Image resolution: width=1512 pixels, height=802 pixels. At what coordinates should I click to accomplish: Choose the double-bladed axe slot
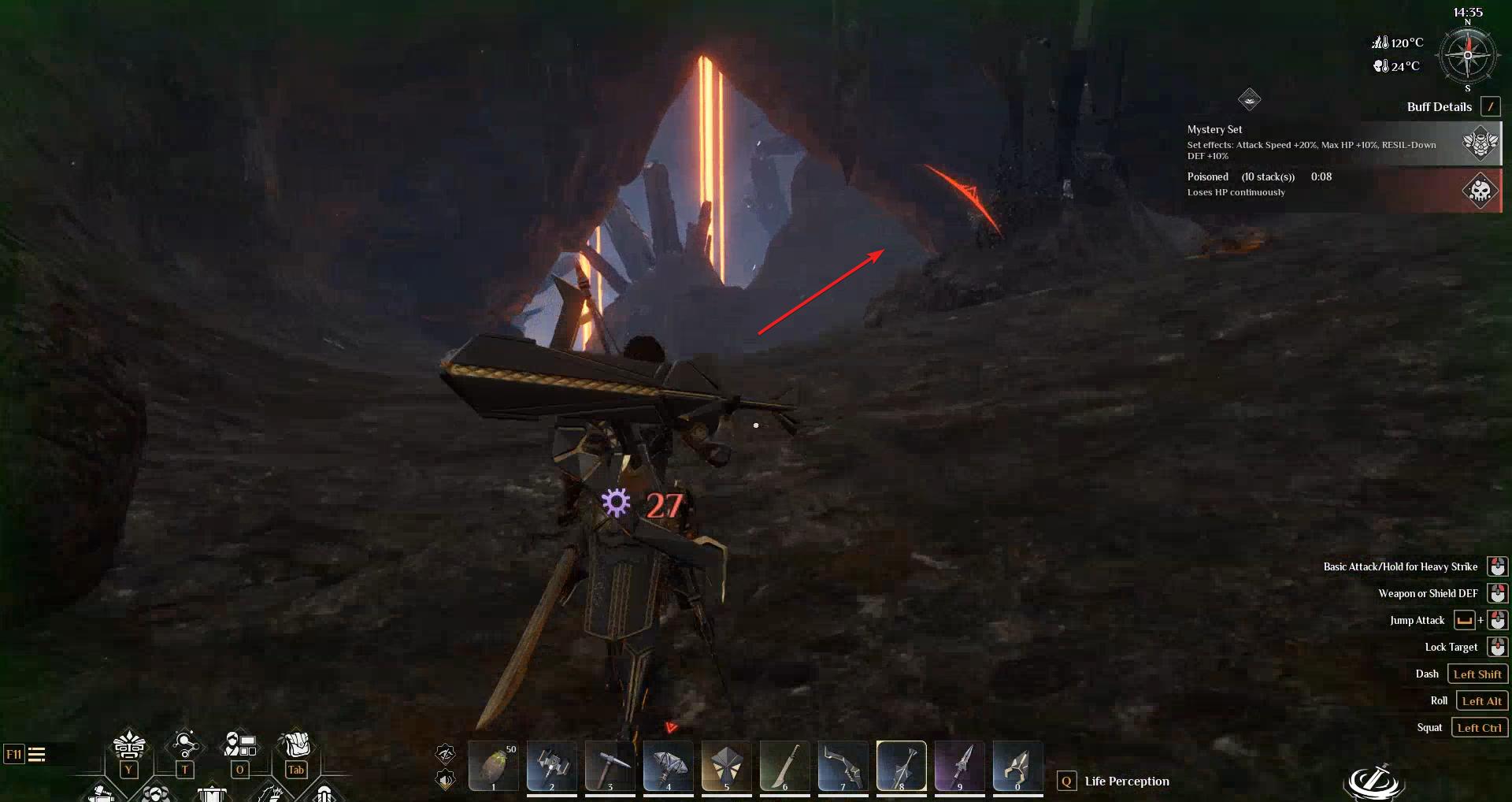(668, 766)
